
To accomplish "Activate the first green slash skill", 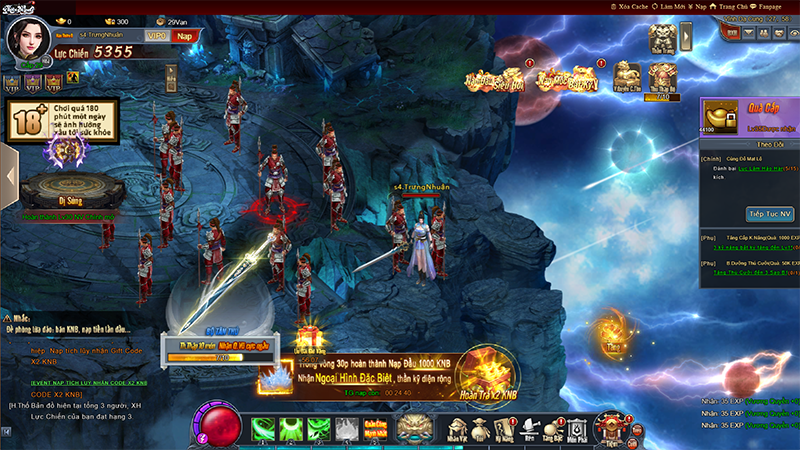I will [264, 429].
